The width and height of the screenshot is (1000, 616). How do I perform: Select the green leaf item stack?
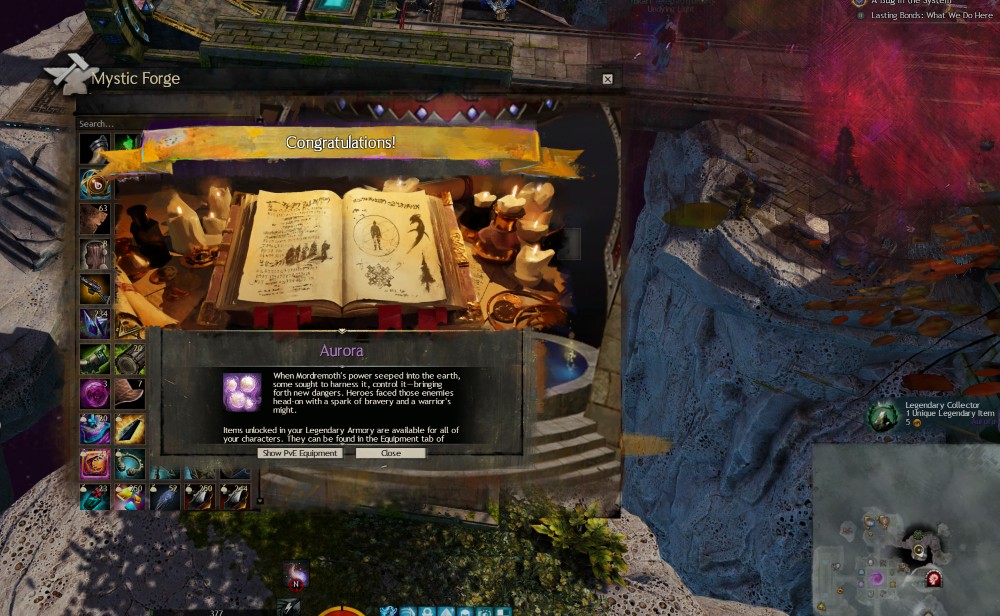(x=127, y=148)
